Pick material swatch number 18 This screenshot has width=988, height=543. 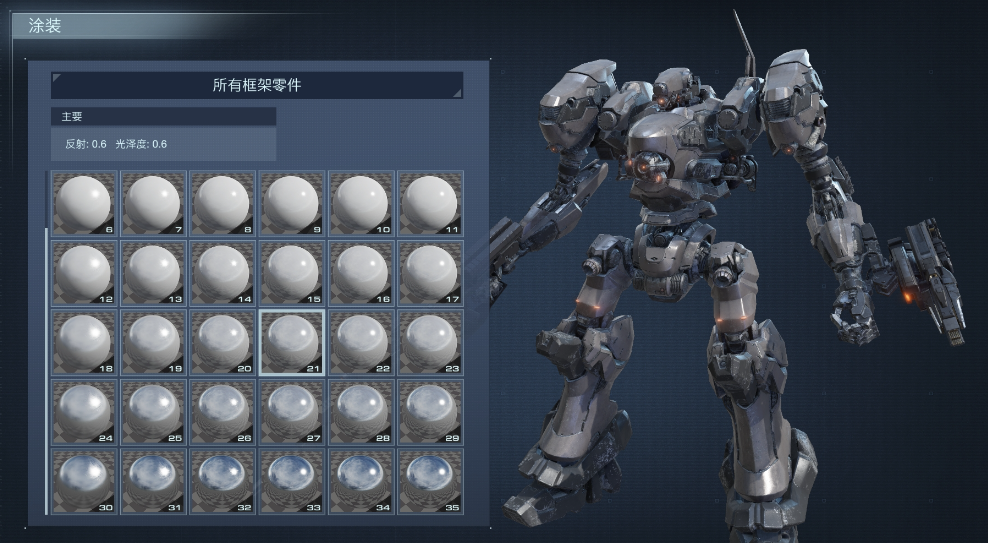84,342
